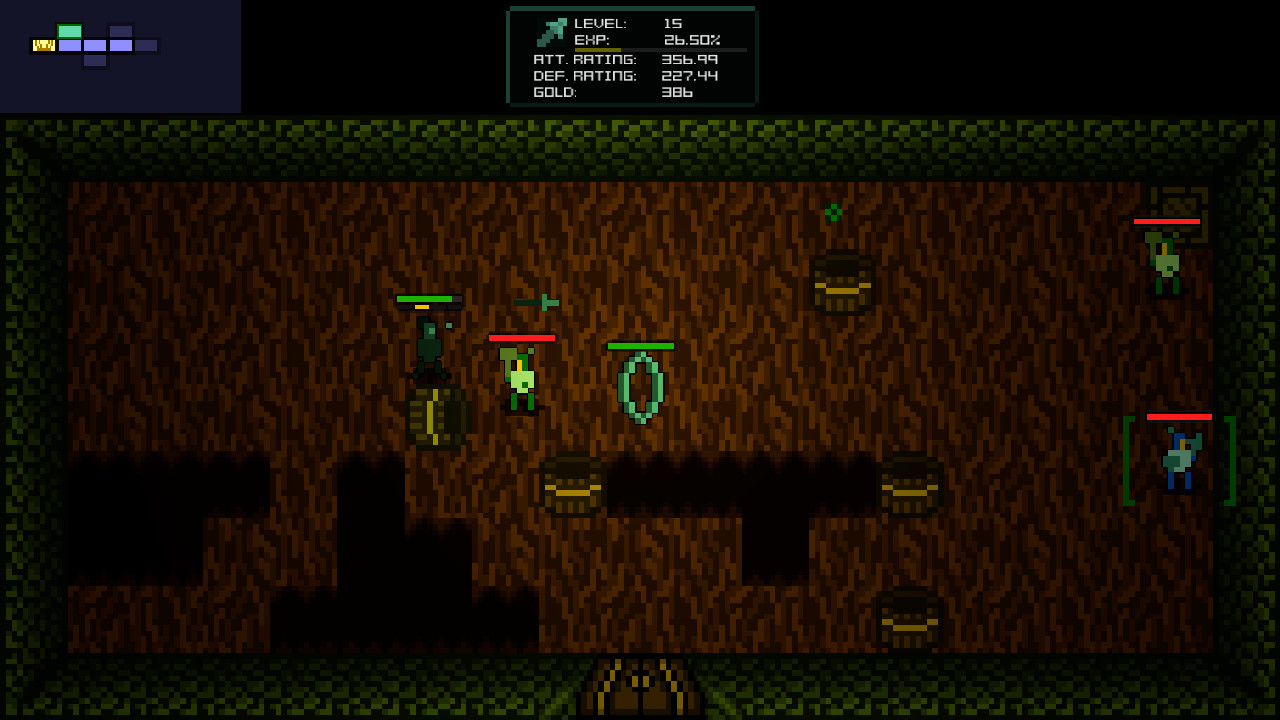
Task: Click the yellow EXP progress bar
Action: click(598, 48)
